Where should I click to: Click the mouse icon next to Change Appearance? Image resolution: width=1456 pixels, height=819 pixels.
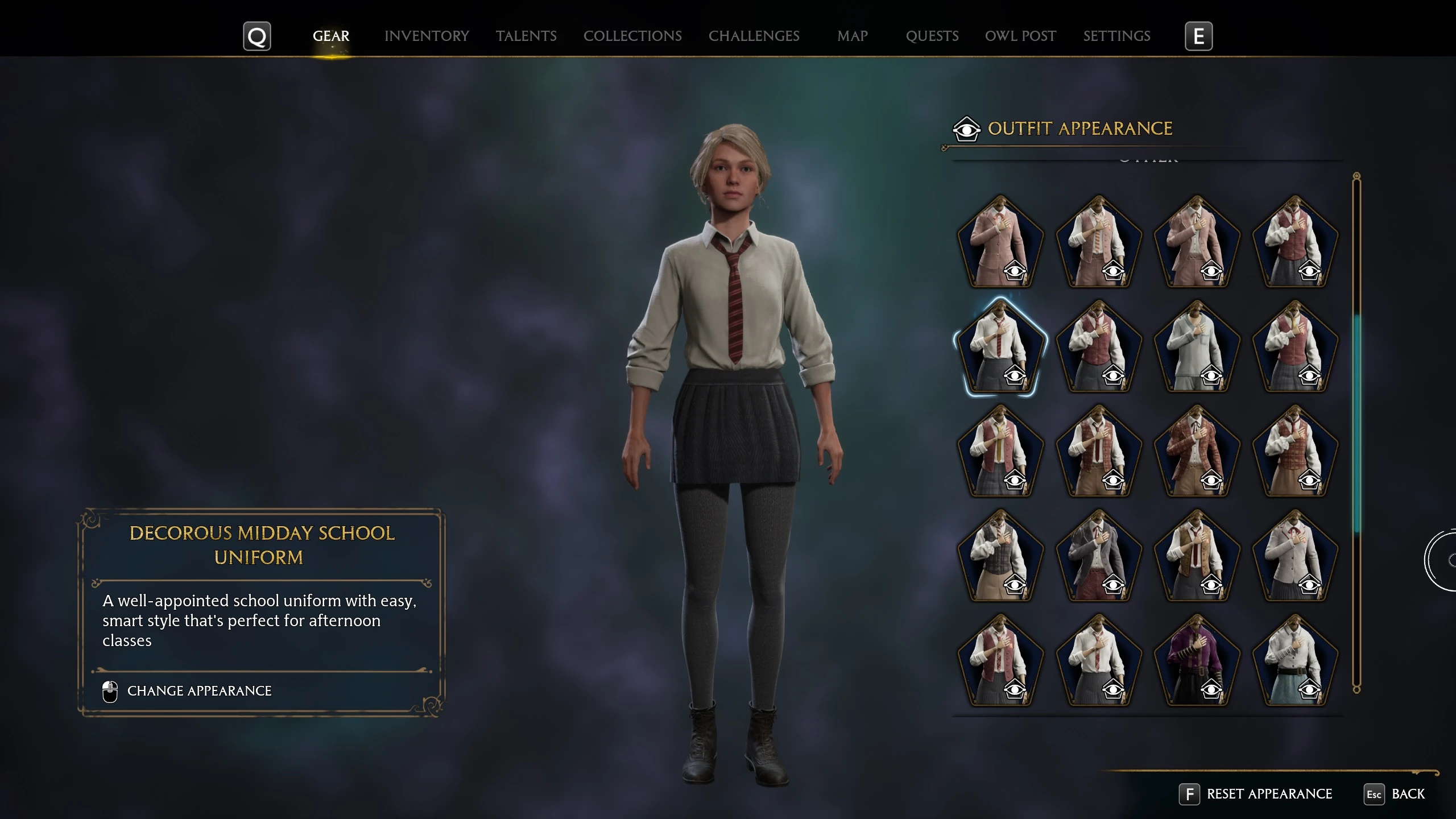[109, 690]
